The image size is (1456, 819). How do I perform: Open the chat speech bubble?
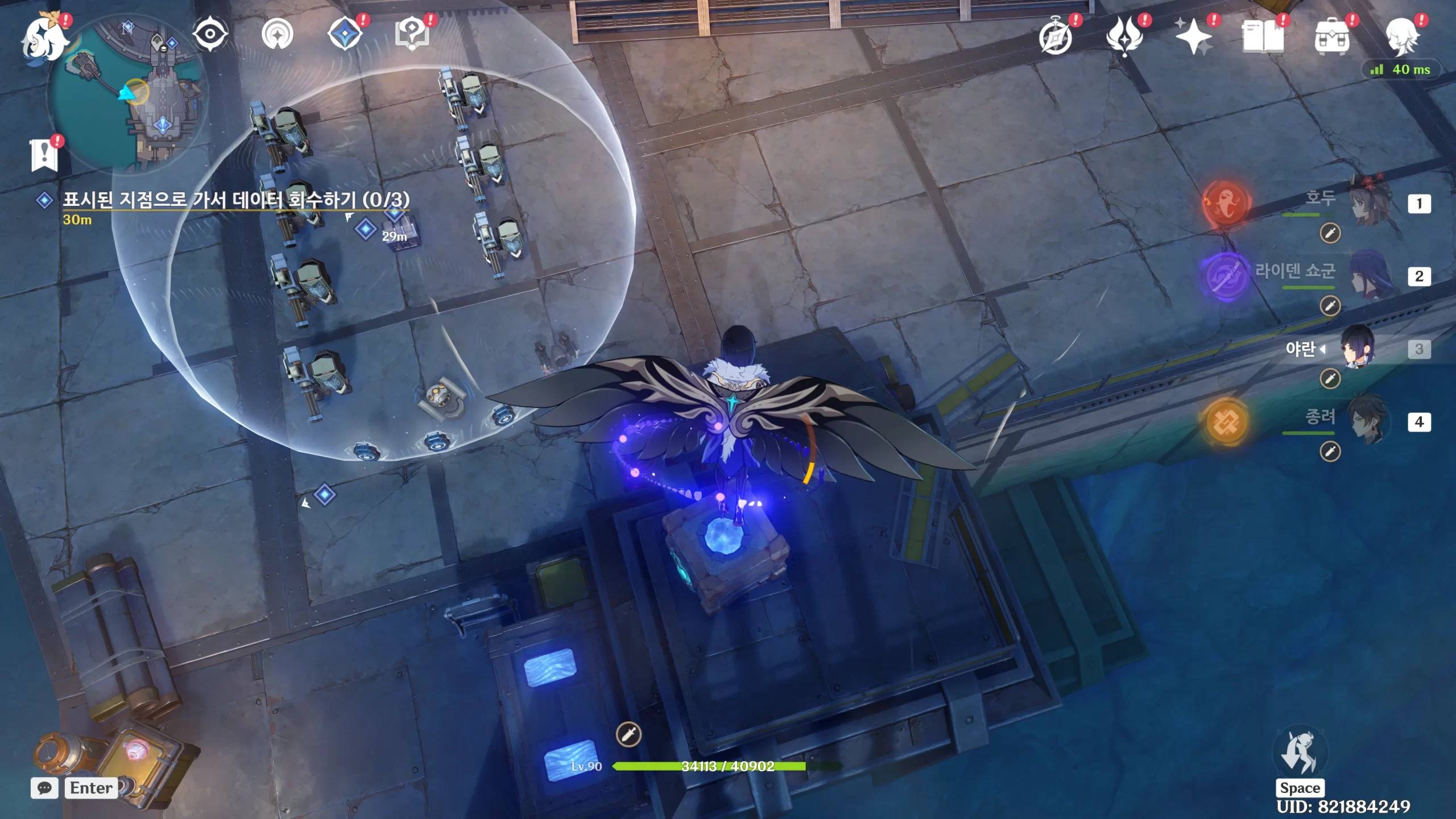(44, 788)
